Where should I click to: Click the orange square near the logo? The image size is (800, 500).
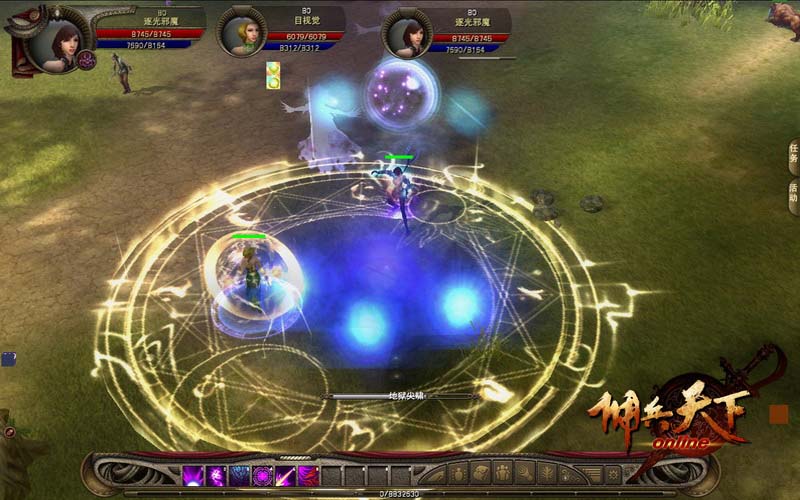pyautogui.click(x=778, y=414)
